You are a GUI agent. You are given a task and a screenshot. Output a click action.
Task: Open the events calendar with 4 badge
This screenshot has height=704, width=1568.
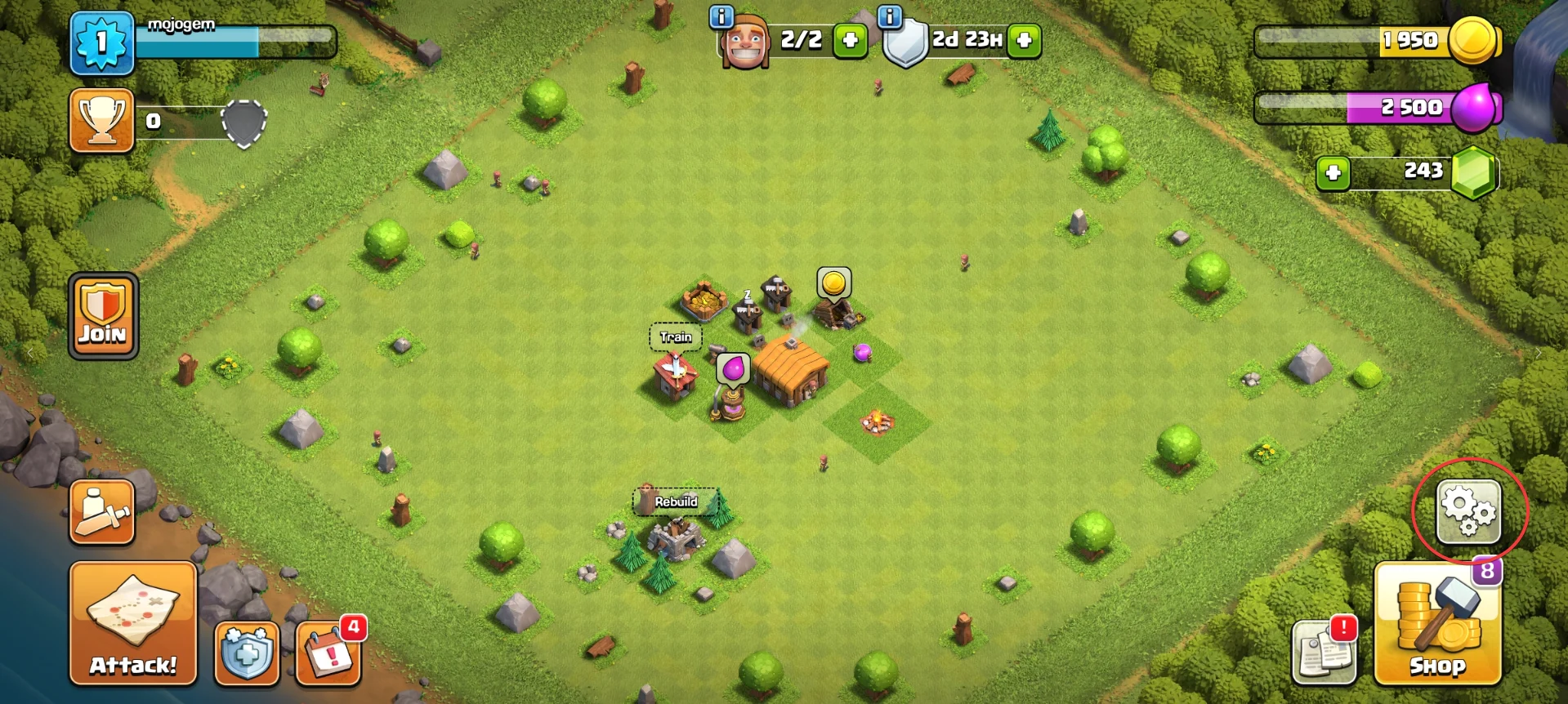pyautogui.click(x=328, y=653)
